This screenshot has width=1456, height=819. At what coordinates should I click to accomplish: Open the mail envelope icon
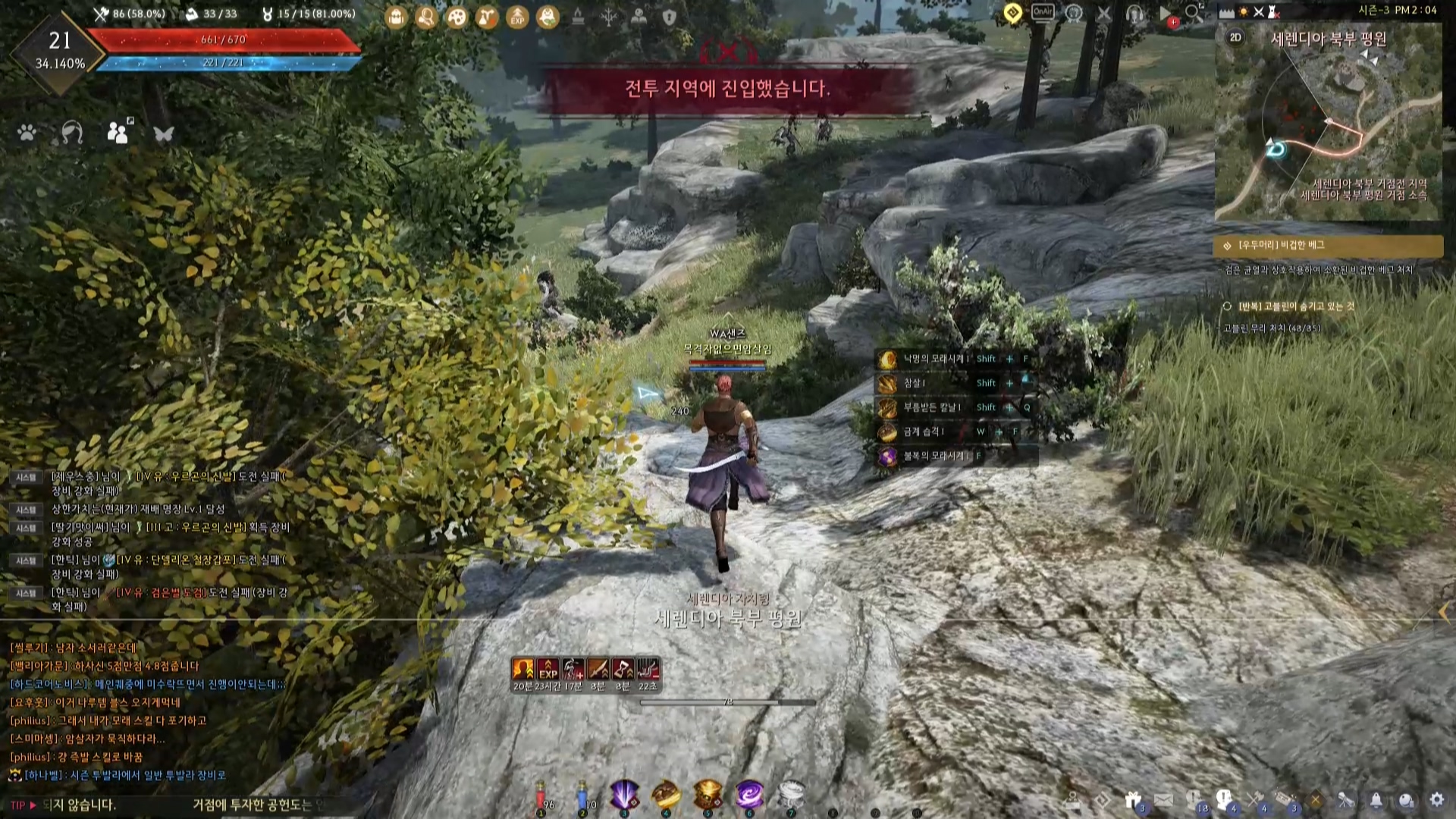(1163, 800)
